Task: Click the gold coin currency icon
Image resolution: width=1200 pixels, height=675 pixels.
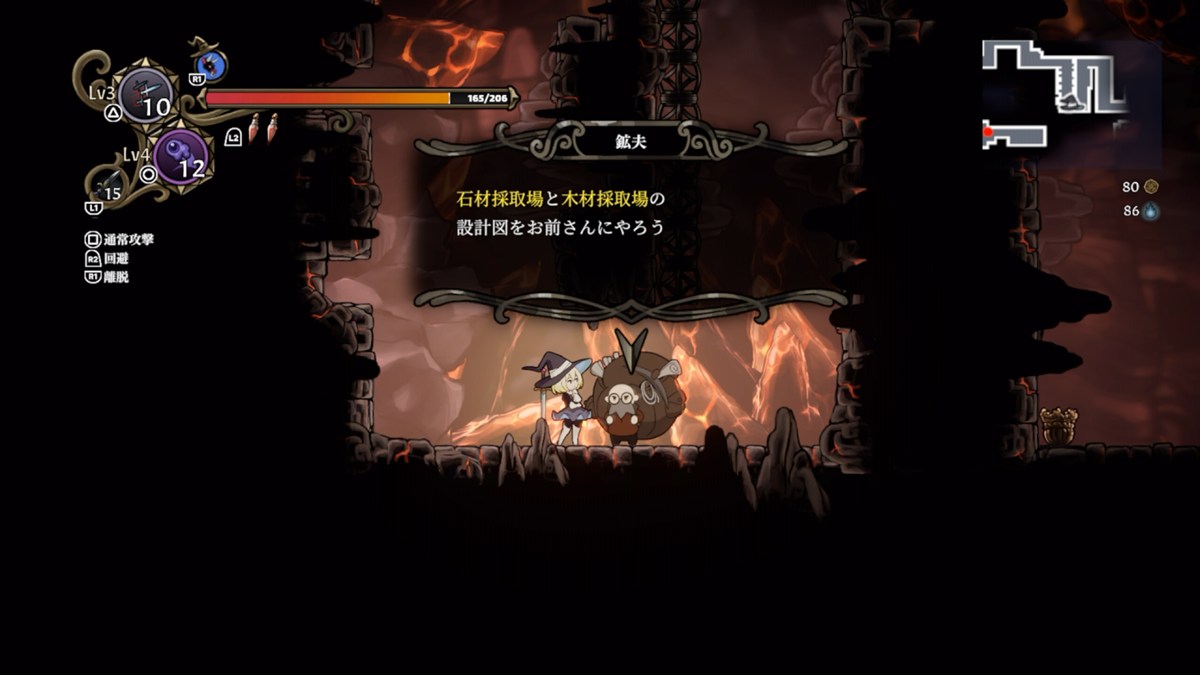Action: tap(1152, 186)
